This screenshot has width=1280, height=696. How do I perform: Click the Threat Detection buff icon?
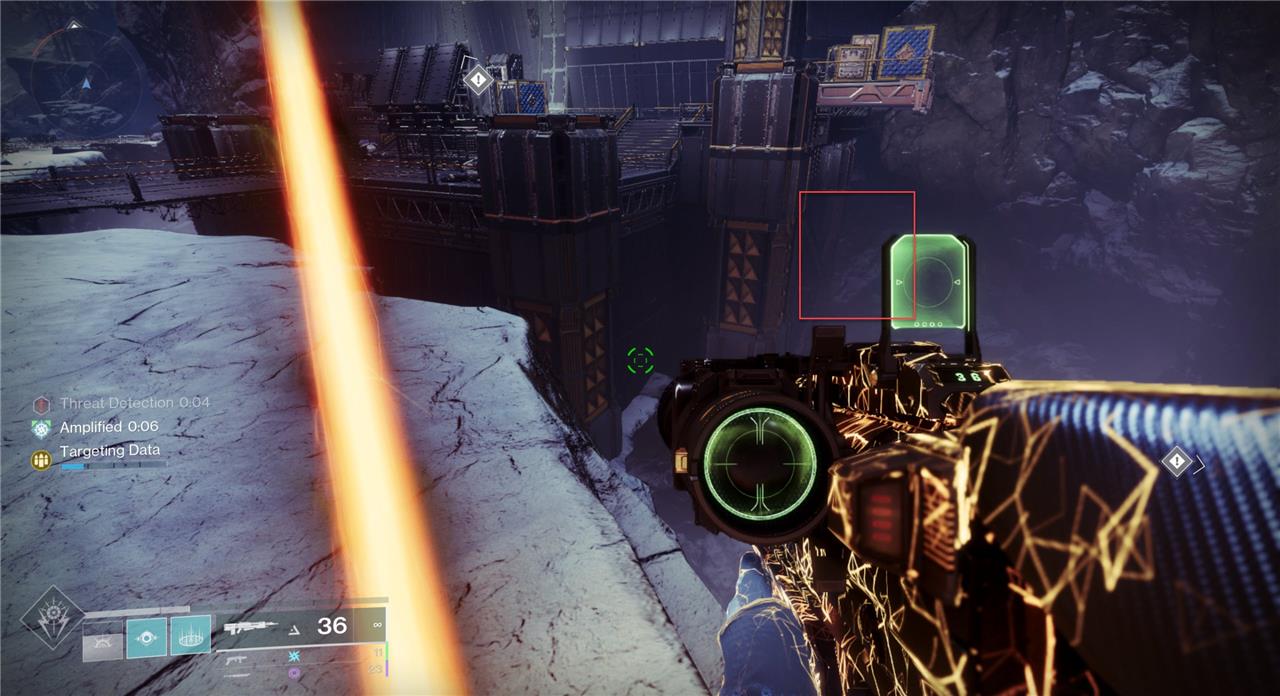(x=41, y=404)
